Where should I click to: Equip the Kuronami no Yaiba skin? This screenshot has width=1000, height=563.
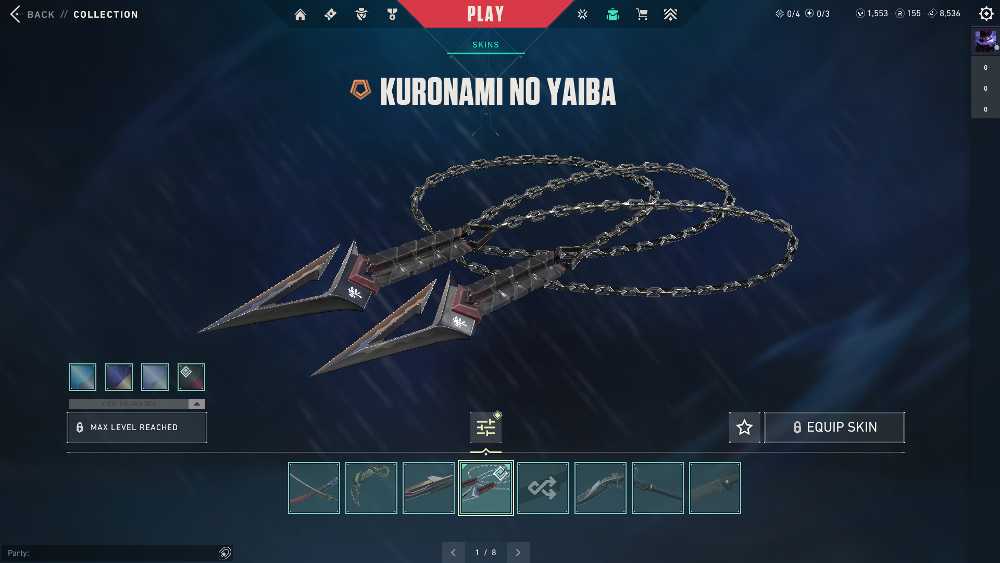[835, 427]
